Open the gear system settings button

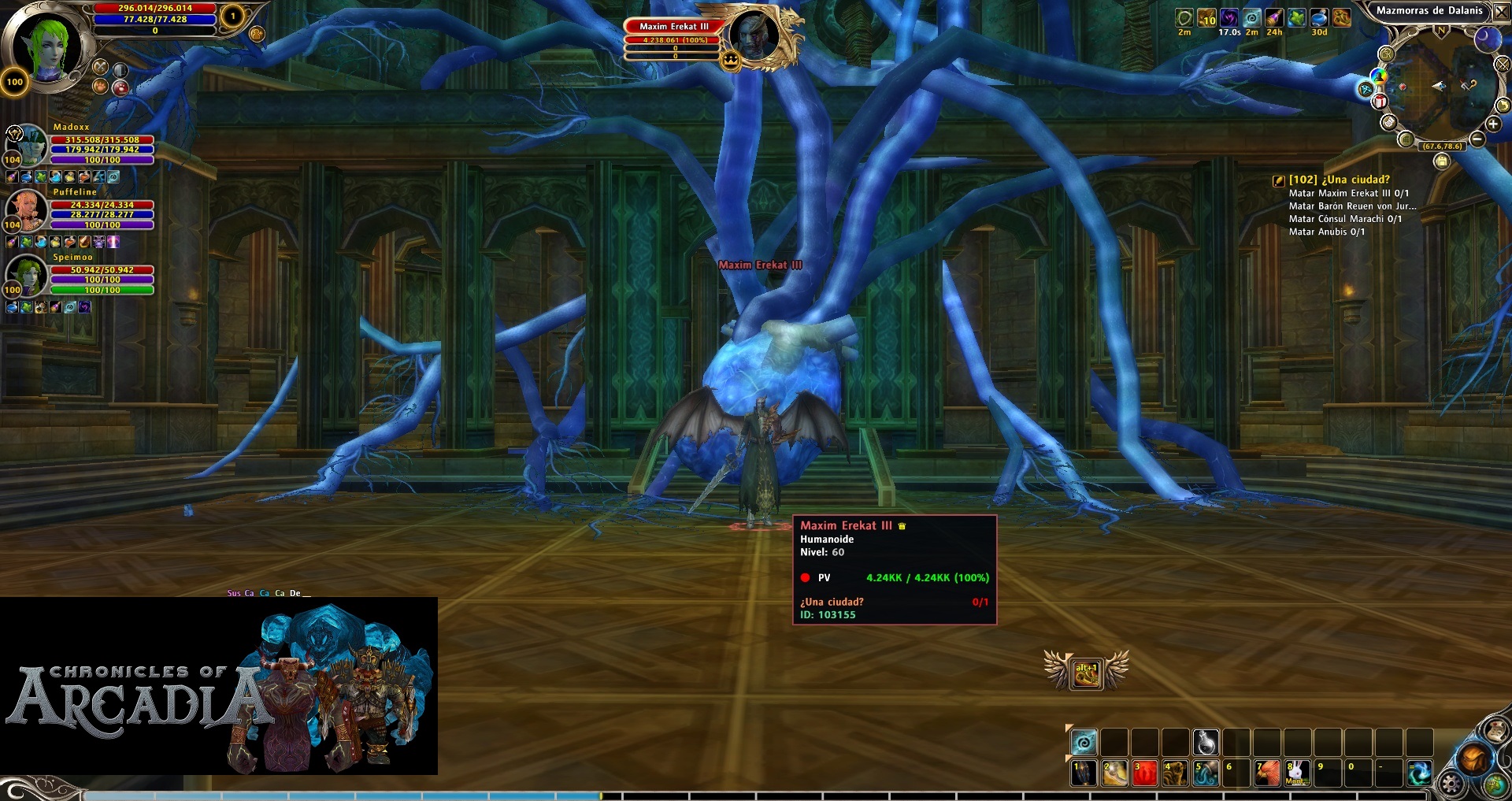[x=1451, y=783]
